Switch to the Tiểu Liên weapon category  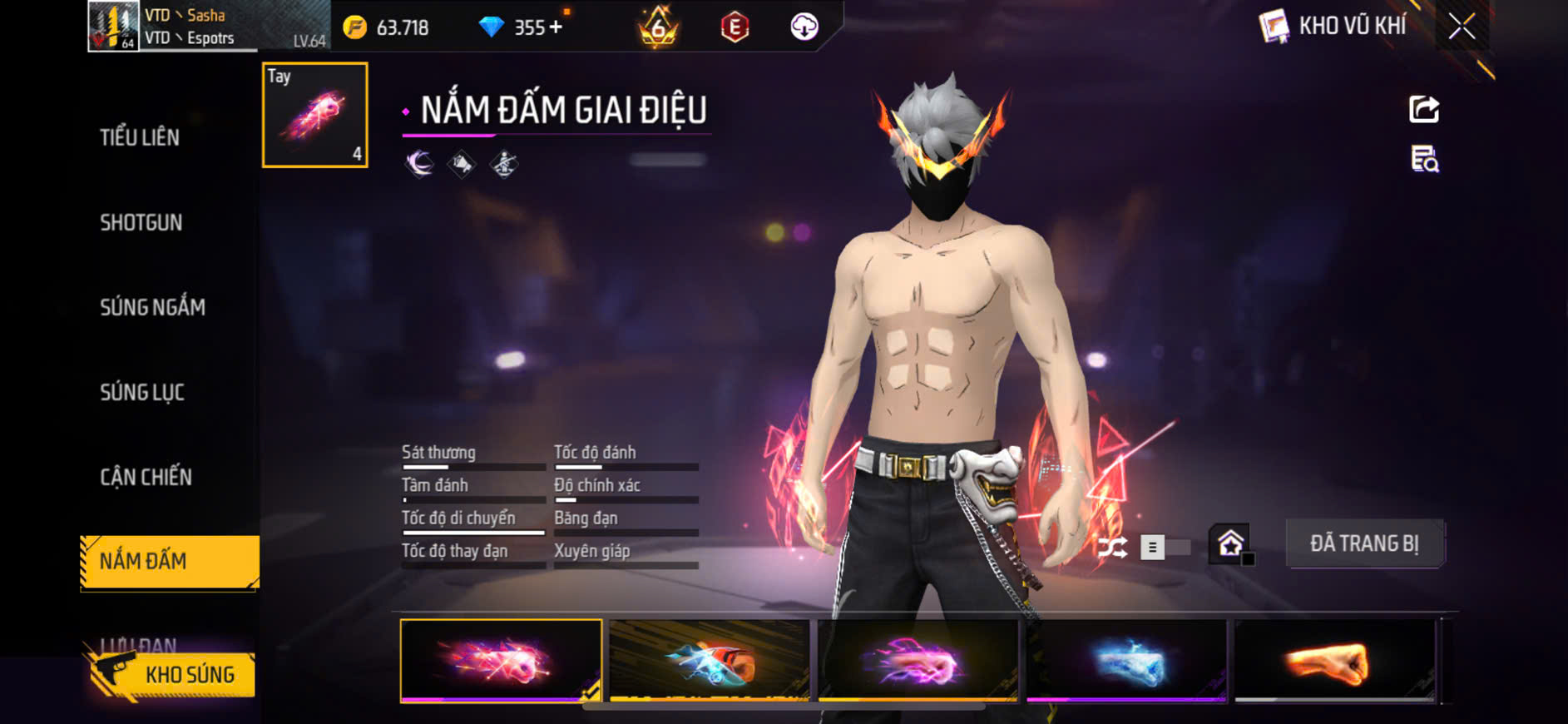click(x=140, y=137)
